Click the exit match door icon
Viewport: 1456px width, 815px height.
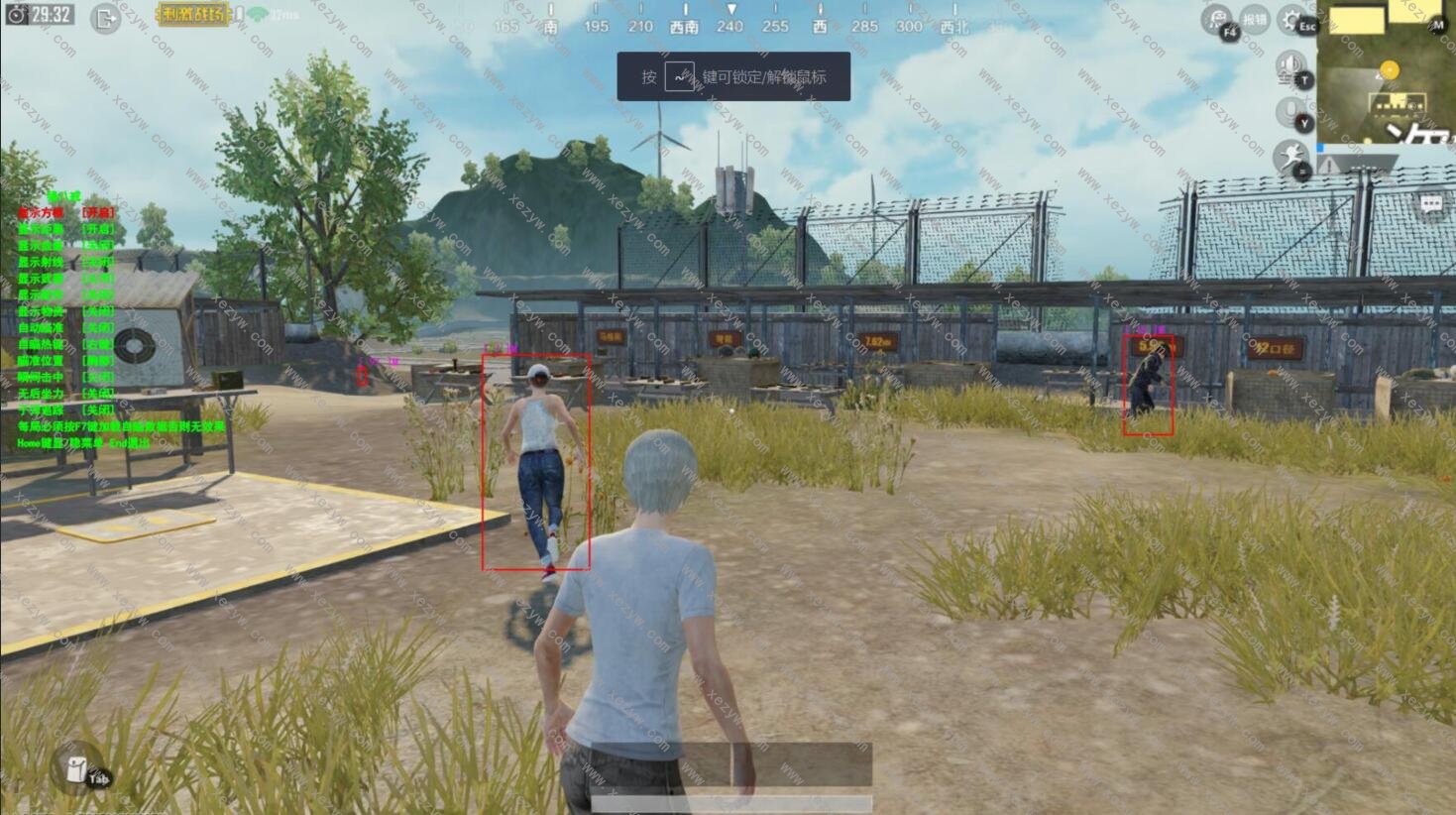[105, 18]
